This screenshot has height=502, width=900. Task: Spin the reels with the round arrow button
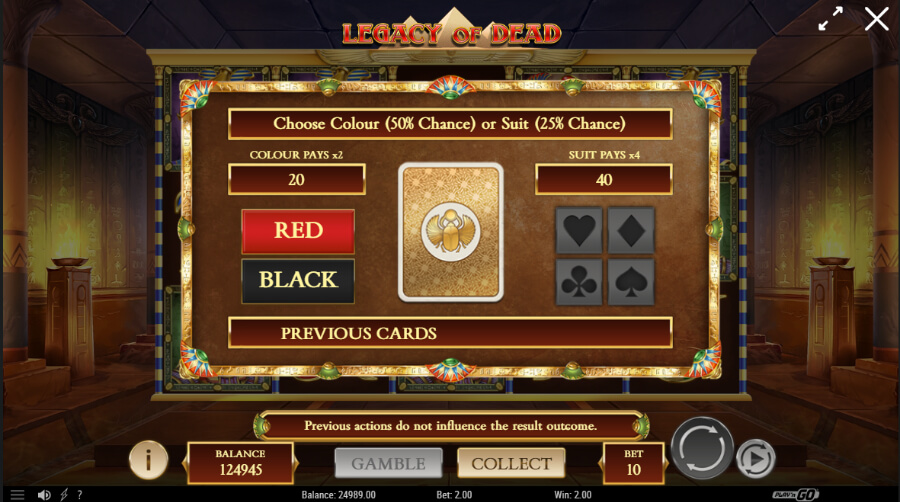pyautogui.click(x=702, y=448)
